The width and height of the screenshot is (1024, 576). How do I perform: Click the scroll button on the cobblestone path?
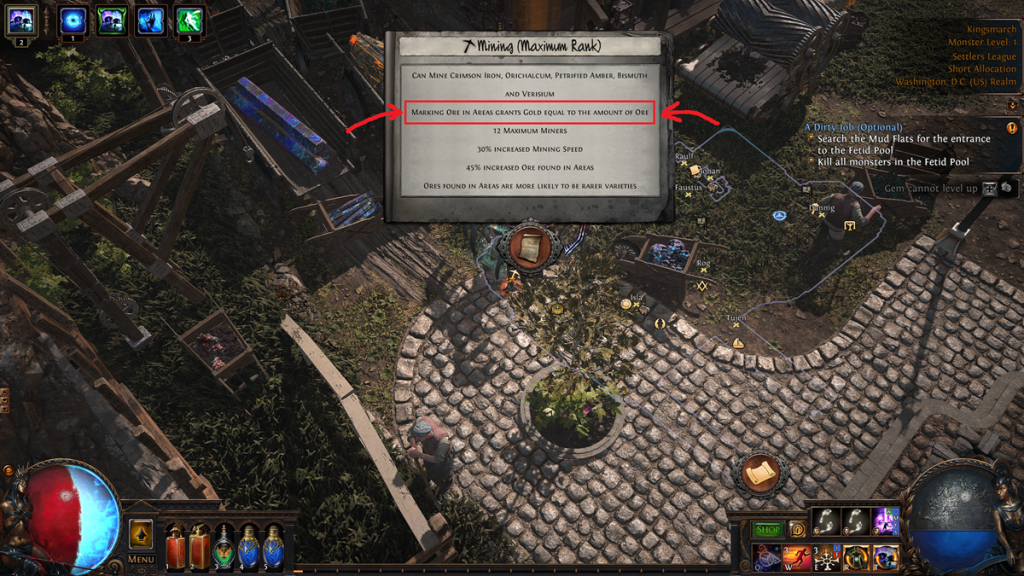(760, 472)
